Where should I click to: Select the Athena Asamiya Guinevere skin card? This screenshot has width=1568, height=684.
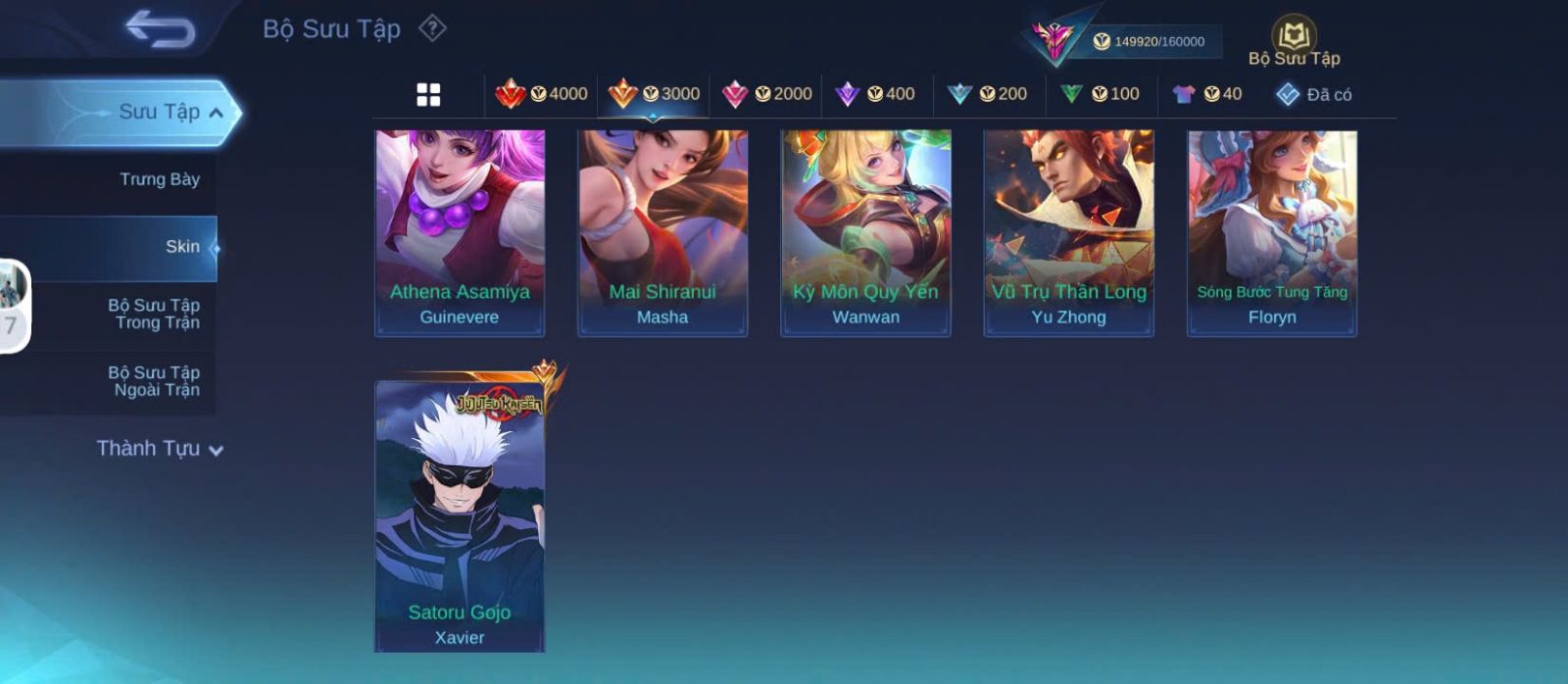click(460, 233)
